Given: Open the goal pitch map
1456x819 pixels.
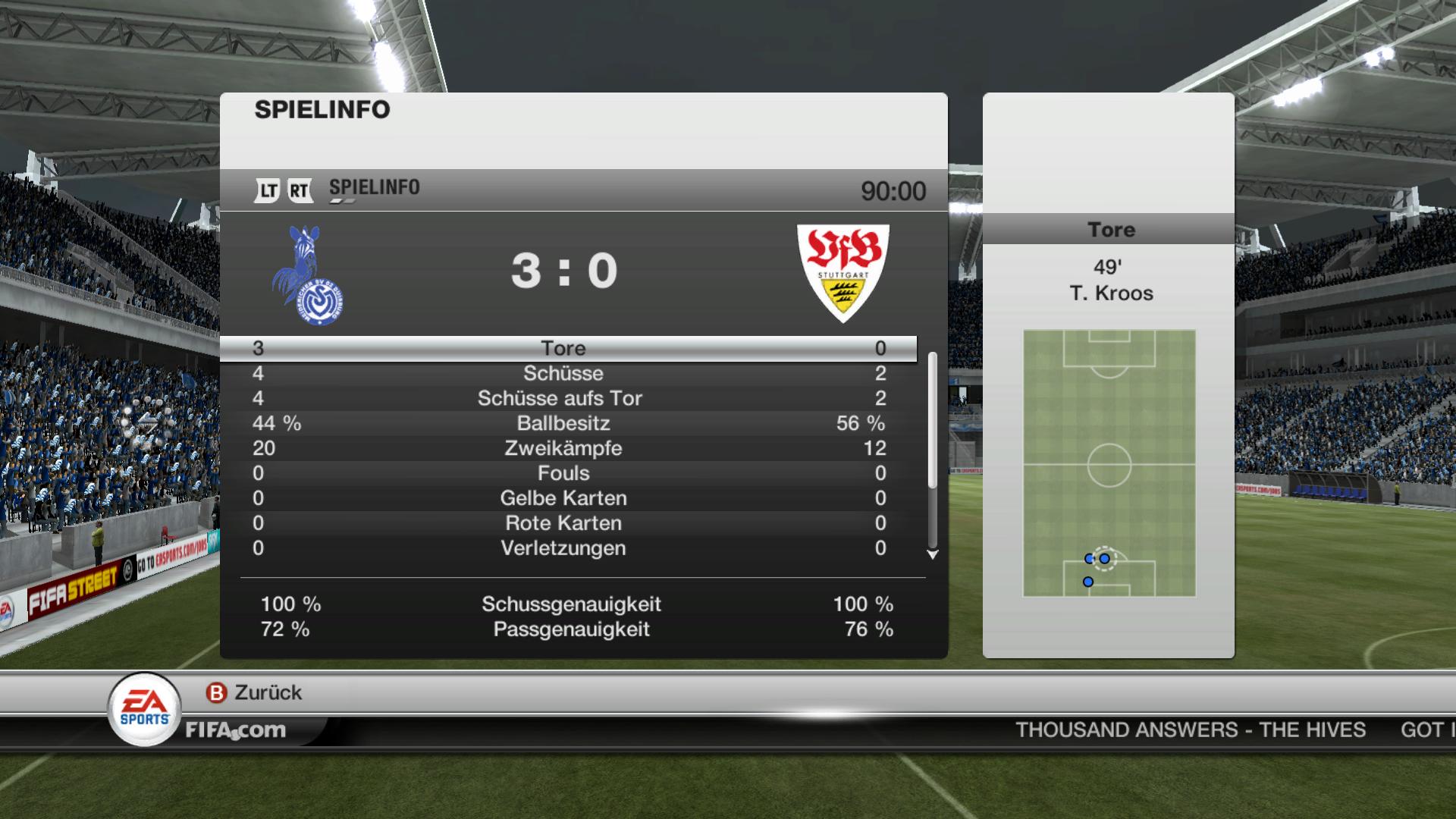Looking at the screenshot, I should (1109, 463).
